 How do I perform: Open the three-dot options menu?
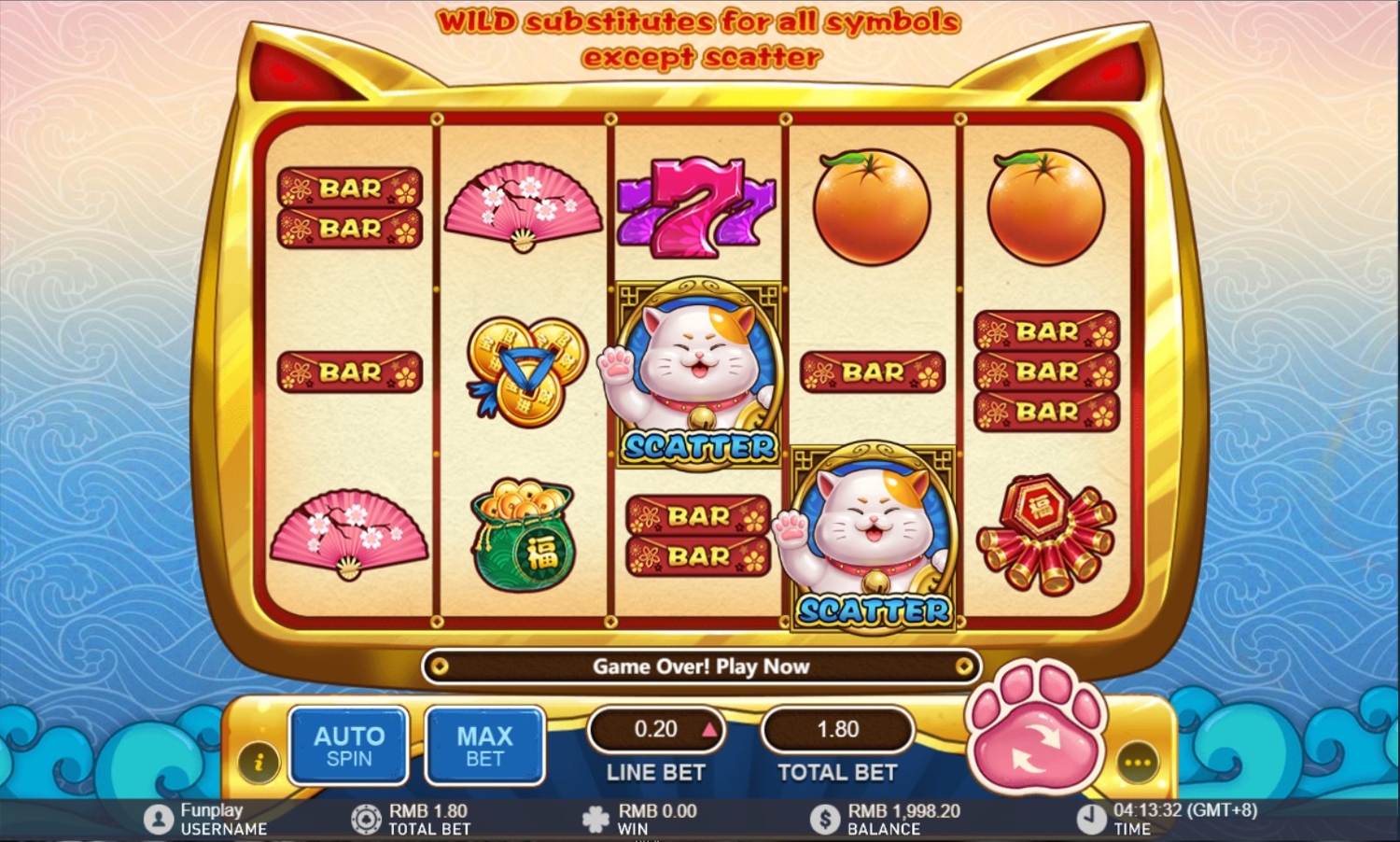pos(1137,763)
